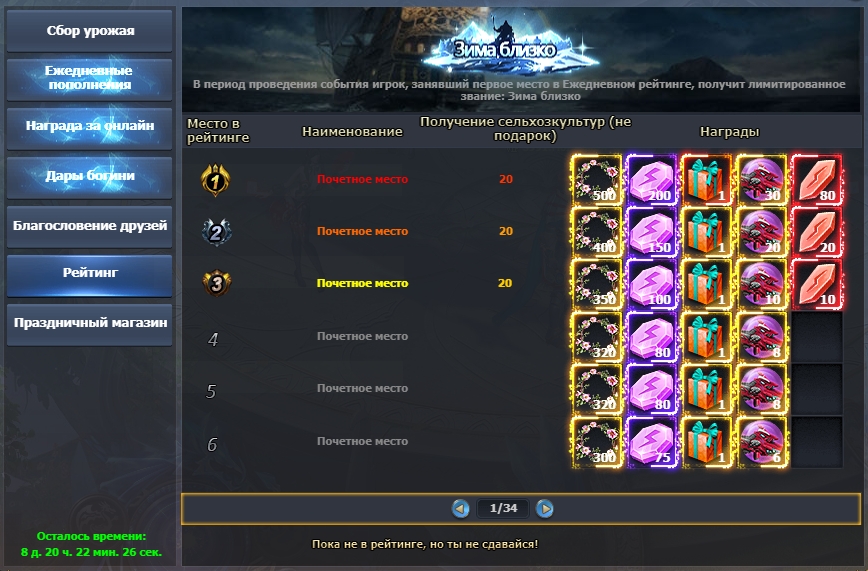Viewport: 868px width, 571px height.
Task: Go to previous ranking page
Action: [461, 508]
